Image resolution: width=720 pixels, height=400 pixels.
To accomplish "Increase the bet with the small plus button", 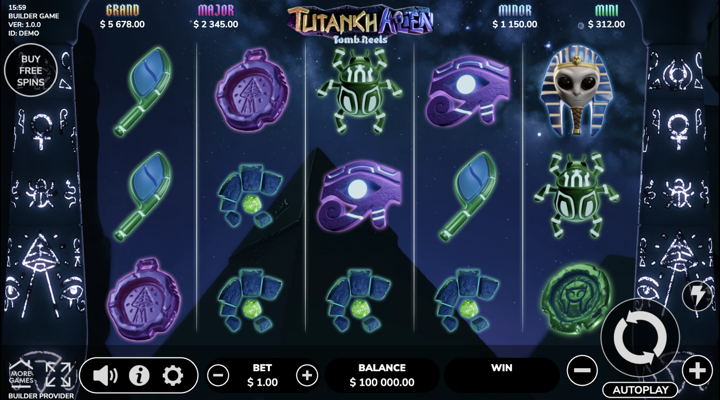I will point(307,376).
